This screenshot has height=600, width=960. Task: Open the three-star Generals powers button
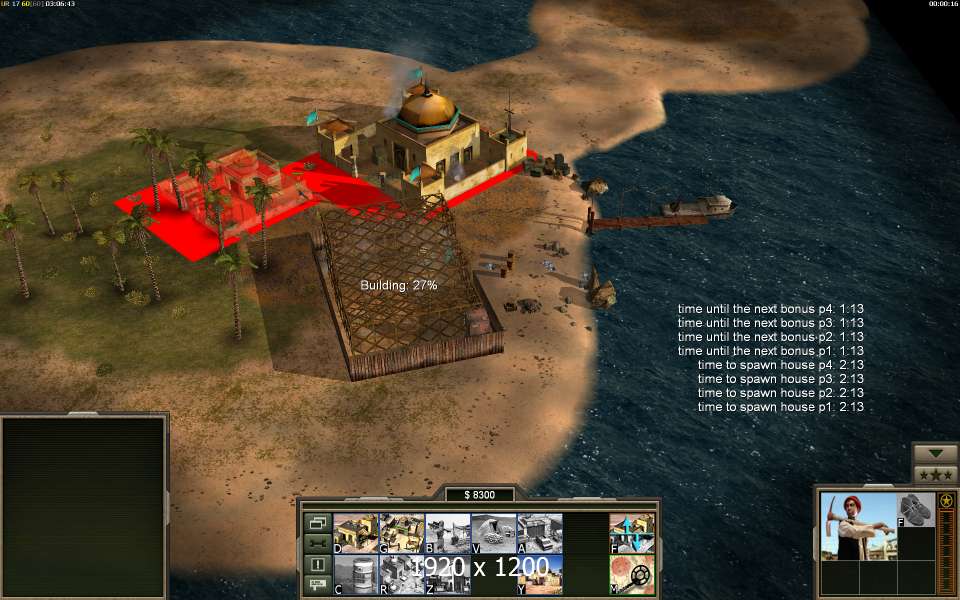(x=936, y=474)
